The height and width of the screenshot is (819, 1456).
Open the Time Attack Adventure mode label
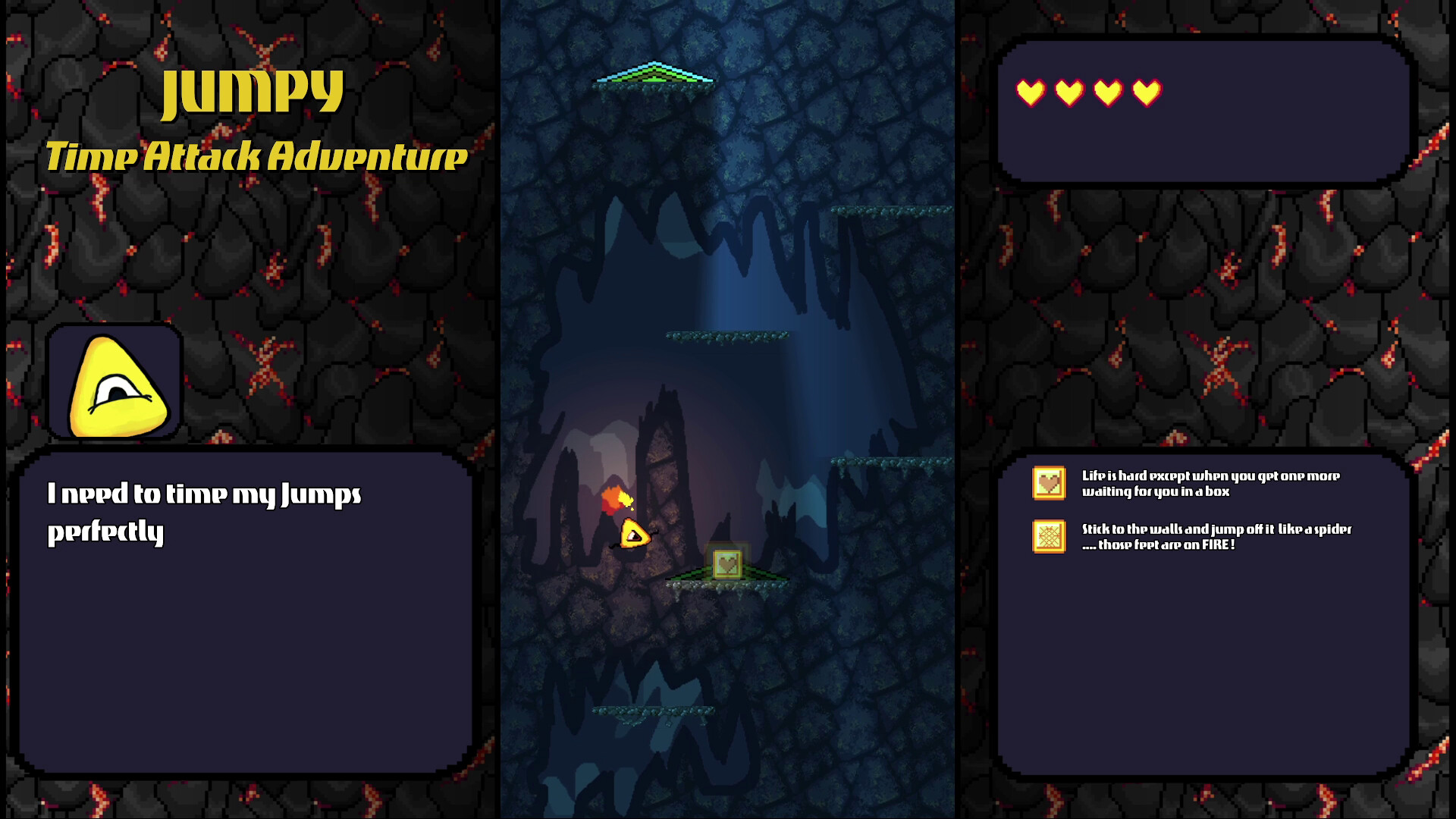[256, 155]
